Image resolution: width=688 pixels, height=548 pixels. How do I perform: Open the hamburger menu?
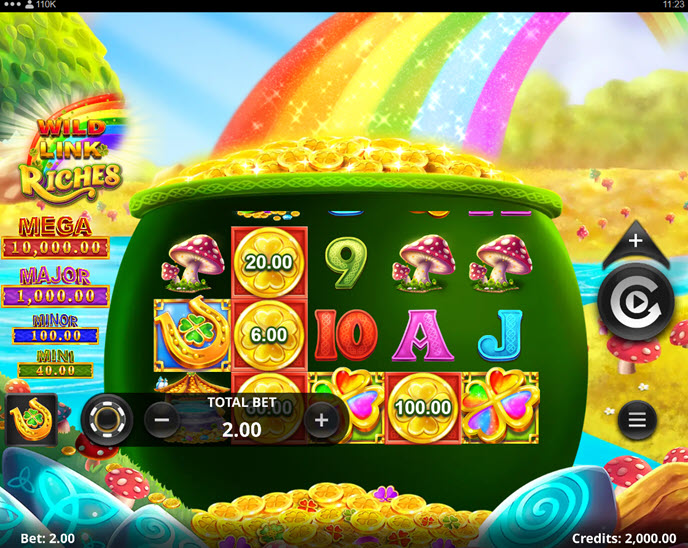pos(637,420)
